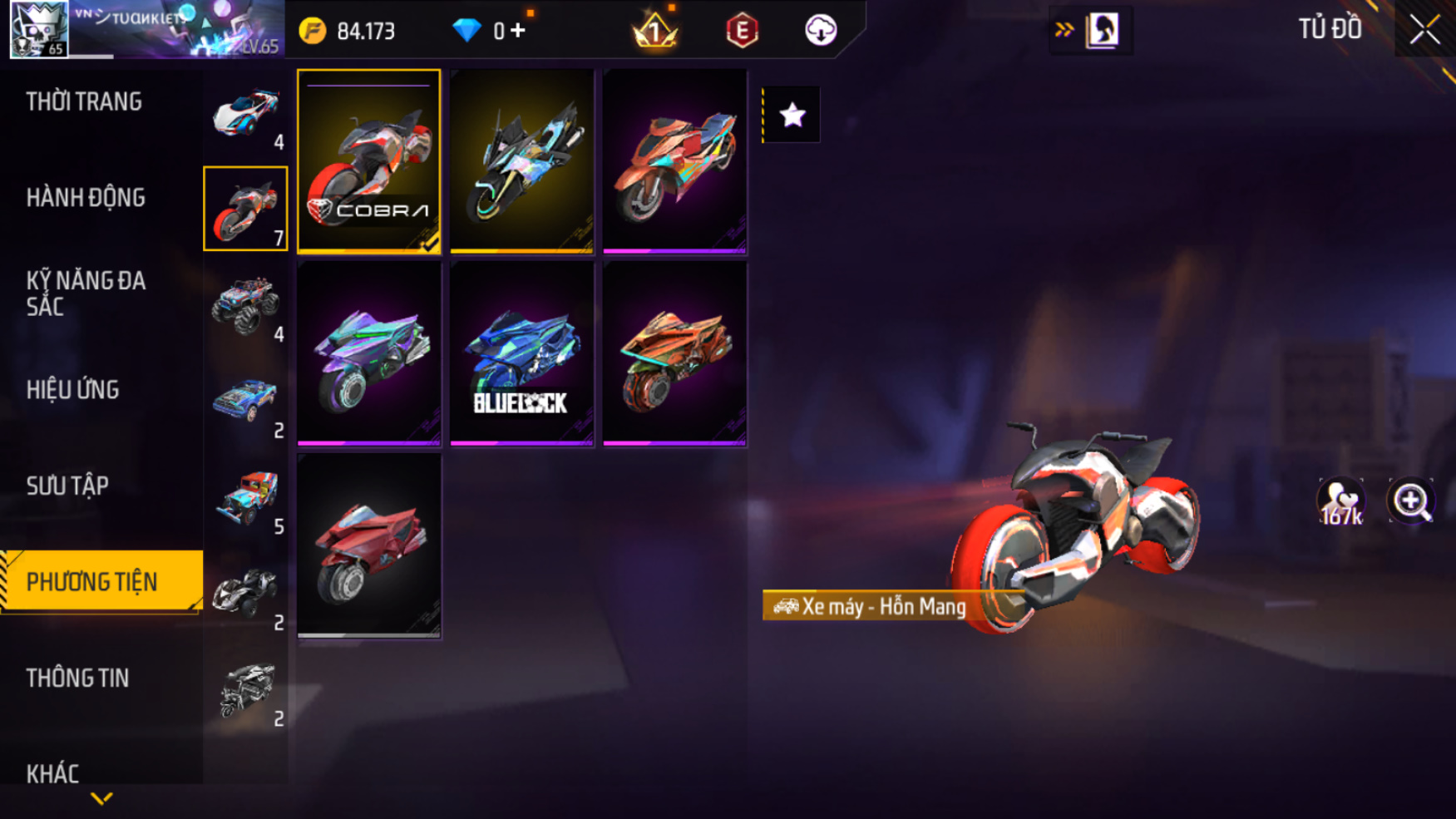Viewport: 1456px width, 819px height.
Task: Select the Kỹ Năng Đa Sắc category
Action: (x=86, y=294)
